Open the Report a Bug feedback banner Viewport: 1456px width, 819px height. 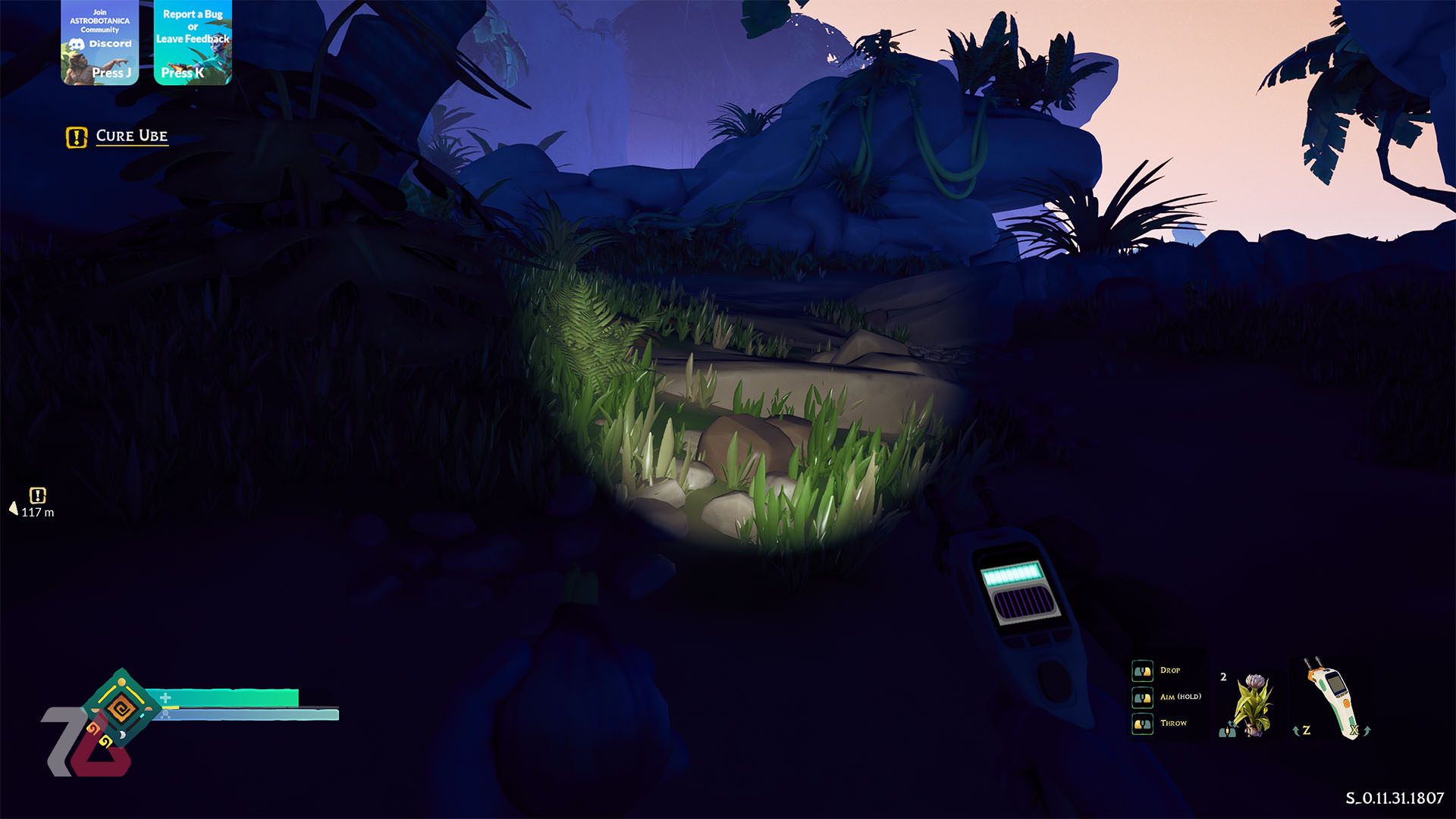coord(193,42)
